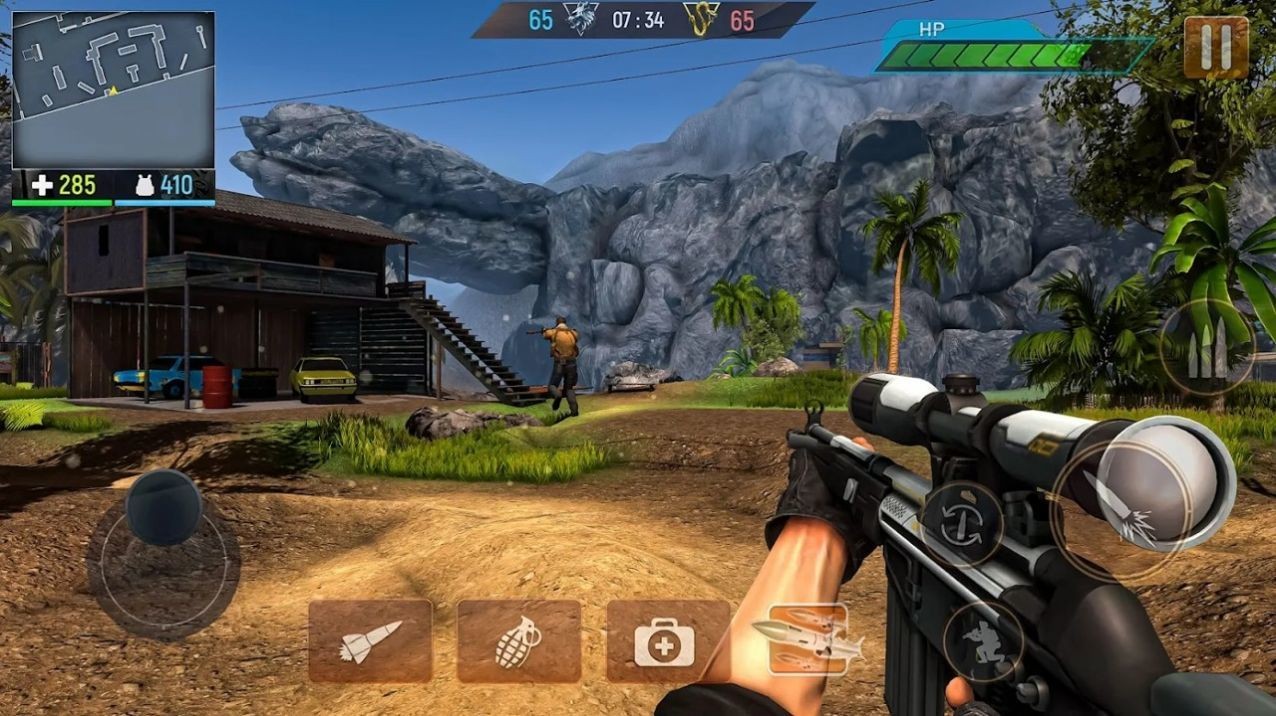Screen dimensions: 1276x716
Task: Tap the movement joystick knob
Action: [163, 507]
